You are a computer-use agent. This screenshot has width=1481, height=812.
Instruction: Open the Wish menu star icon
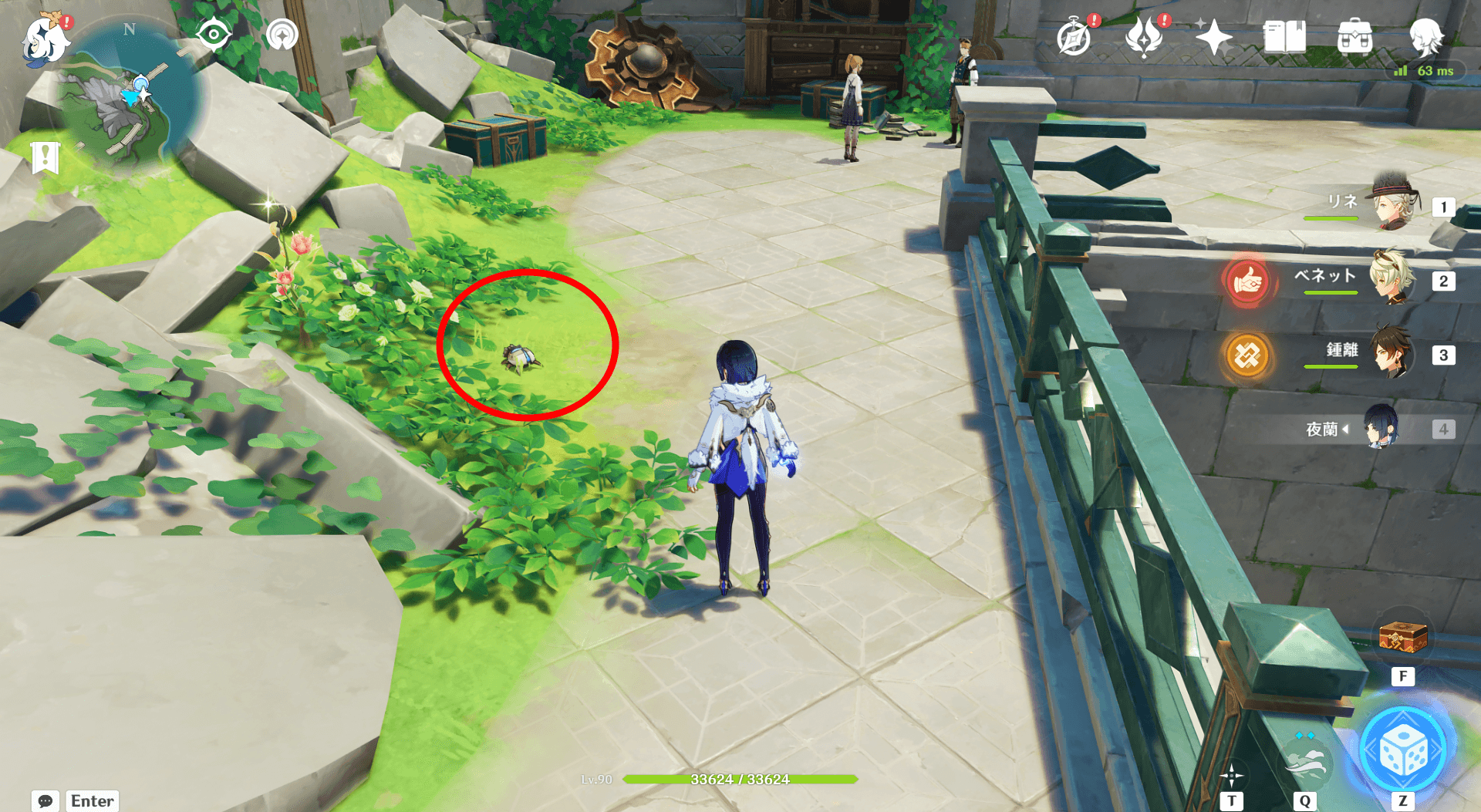1213,36
